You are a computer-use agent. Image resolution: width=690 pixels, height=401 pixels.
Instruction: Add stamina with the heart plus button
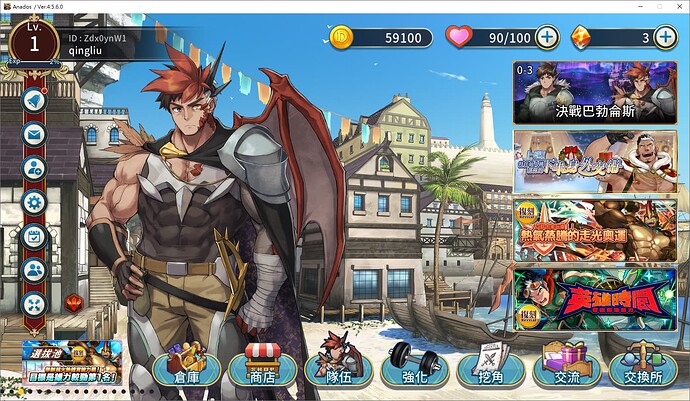[x=547, y=38]
